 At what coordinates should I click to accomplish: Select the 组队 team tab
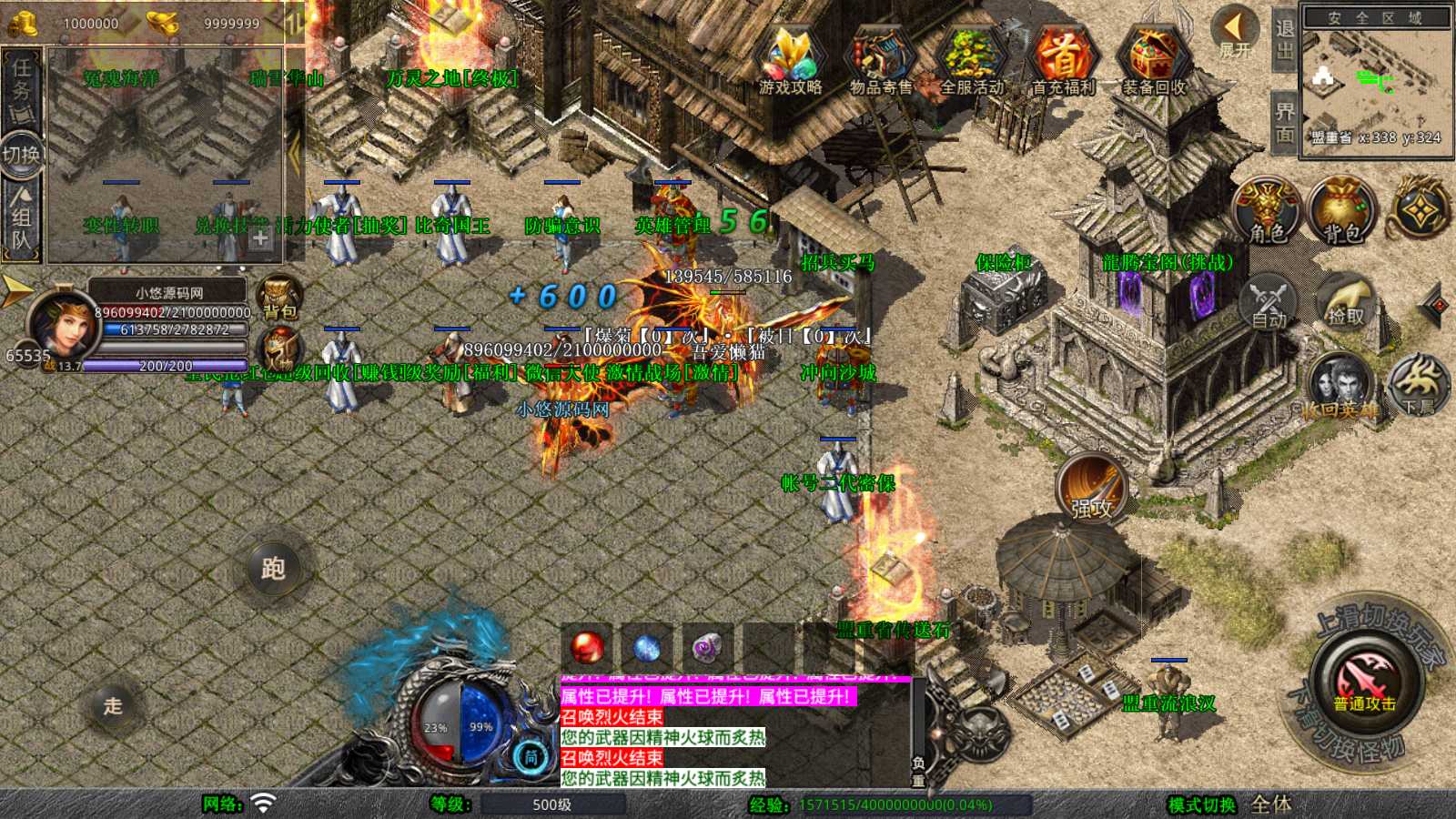coord(21,217)
